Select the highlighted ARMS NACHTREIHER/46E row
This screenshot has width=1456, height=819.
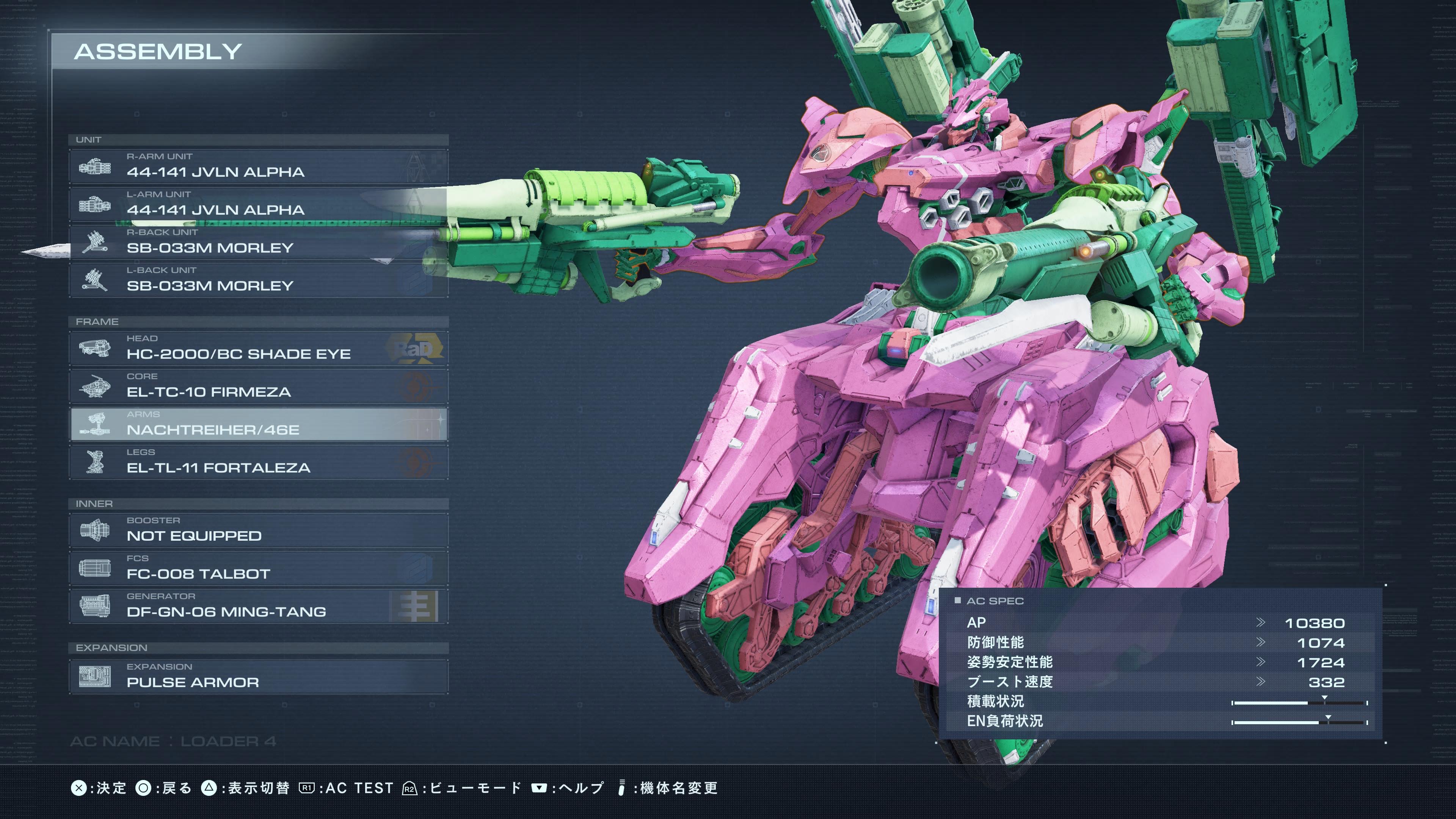coord(258,424)
